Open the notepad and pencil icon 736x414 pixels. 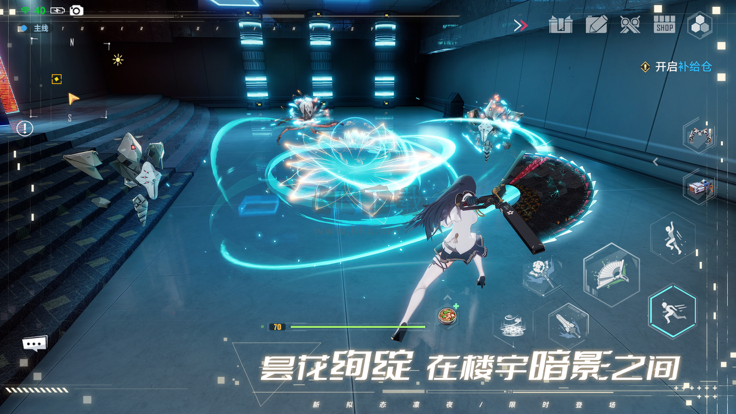(x=596, y=24)
